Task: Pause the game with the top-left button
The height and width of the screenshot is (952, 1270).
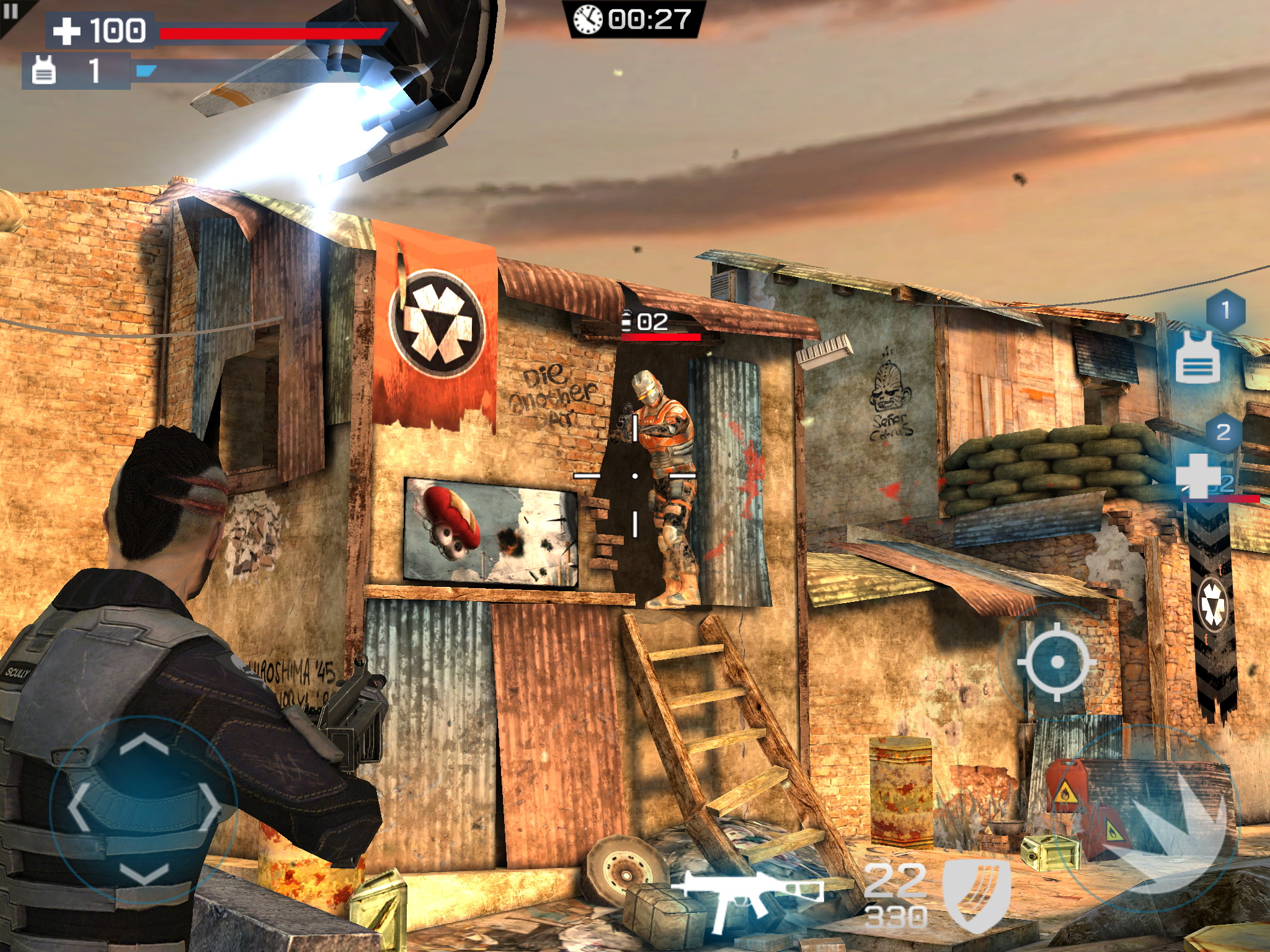Action: [11, 12]
